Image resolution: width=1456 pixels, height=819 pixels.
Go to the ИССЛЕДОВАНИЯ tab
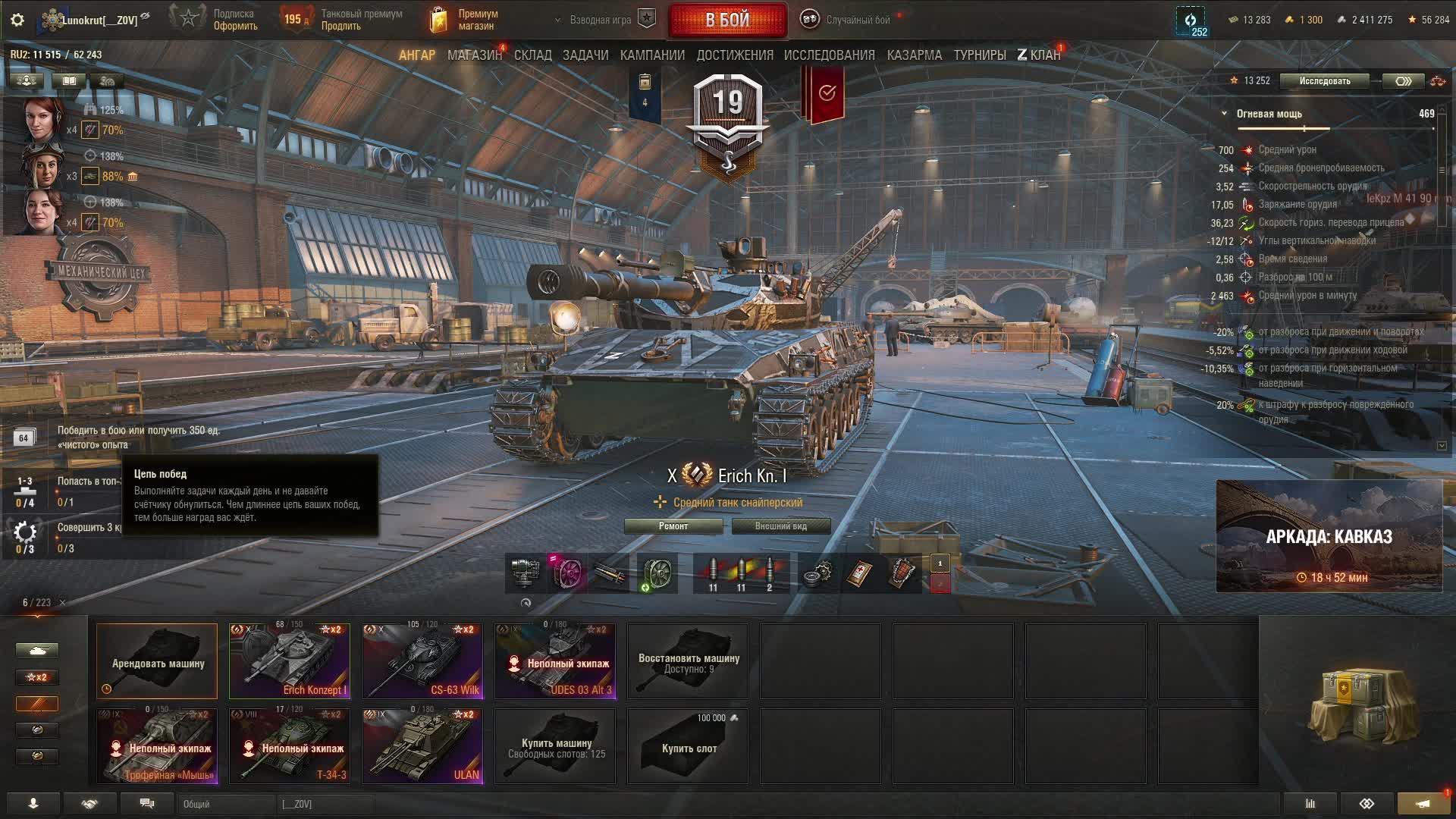[x=829, y=55]
